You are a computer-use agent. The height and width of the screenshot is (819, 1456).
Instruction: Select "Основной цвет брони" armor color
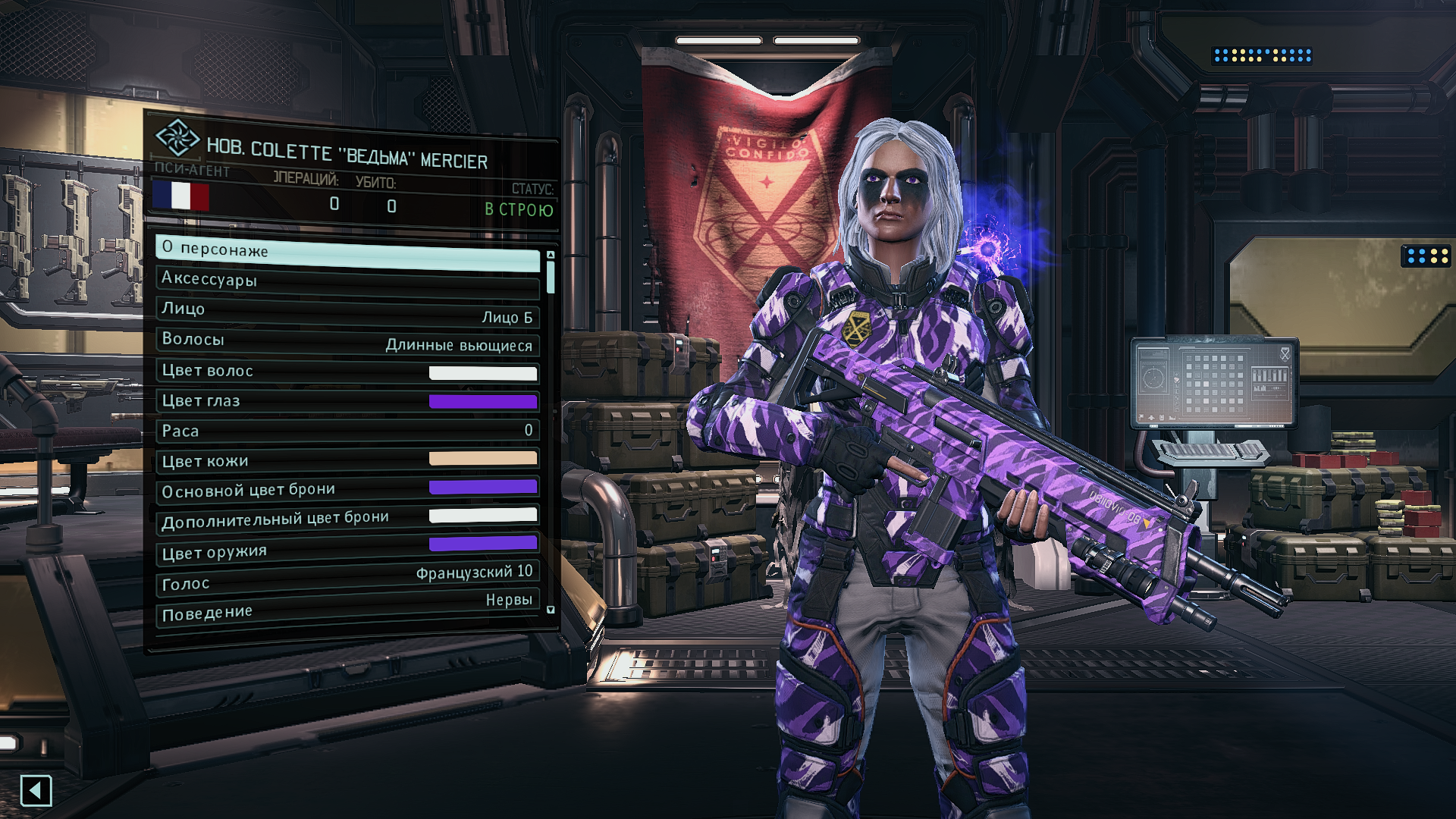[x=347, y=489]
